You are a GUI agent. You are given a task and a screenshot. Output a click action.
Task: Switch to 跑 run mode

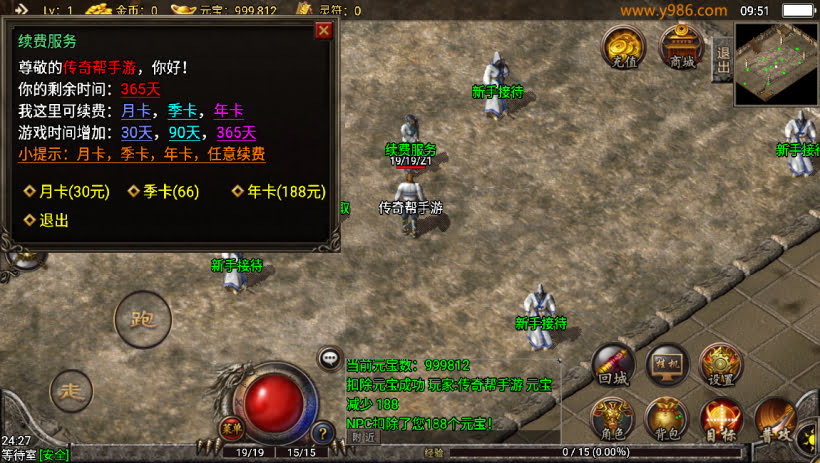[142, 321]
